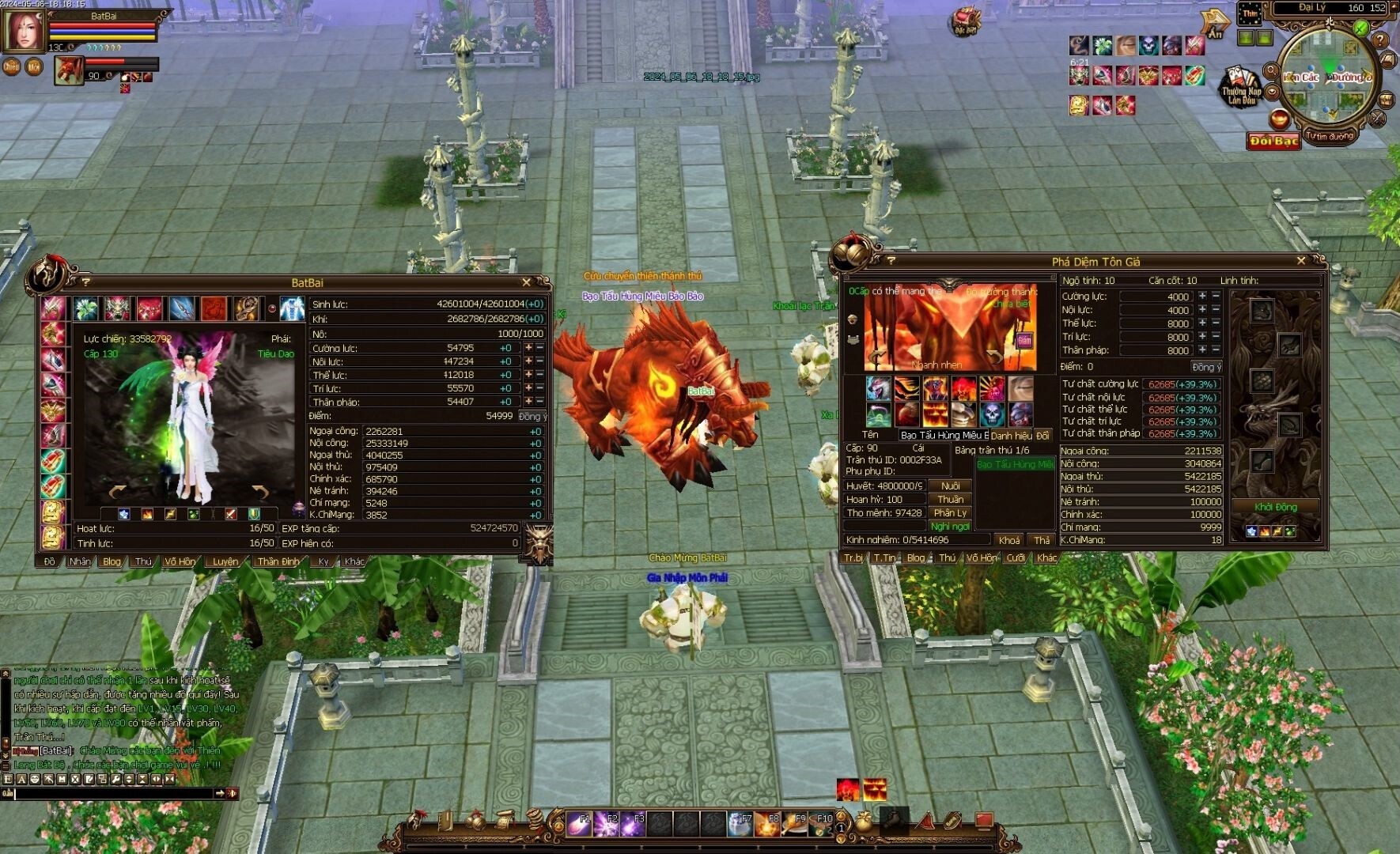Close the Phá Diệm Tôn Giả pet window

1301,261
